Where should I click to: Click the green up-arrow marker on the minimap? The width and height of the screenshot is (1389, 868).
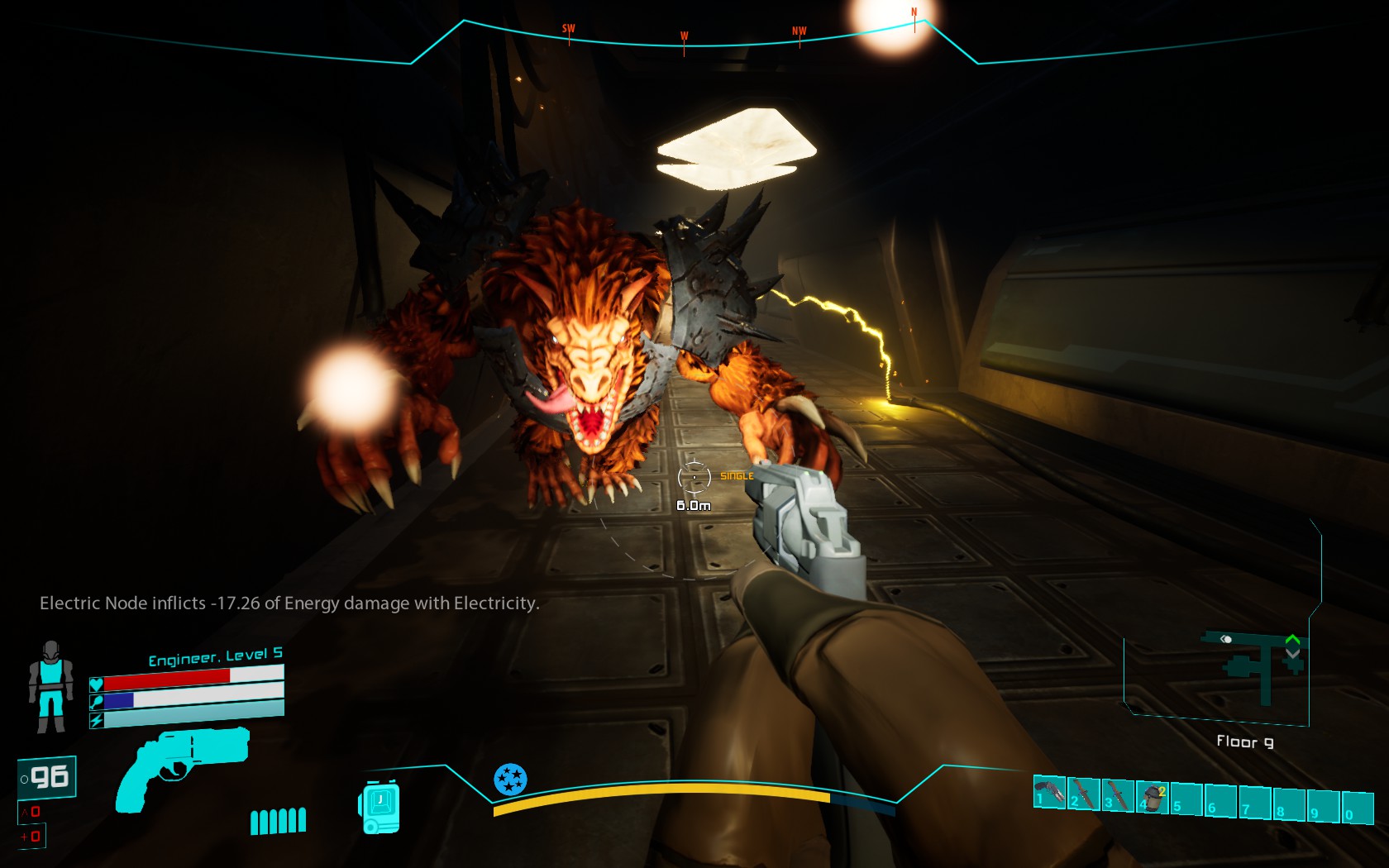1292,639
